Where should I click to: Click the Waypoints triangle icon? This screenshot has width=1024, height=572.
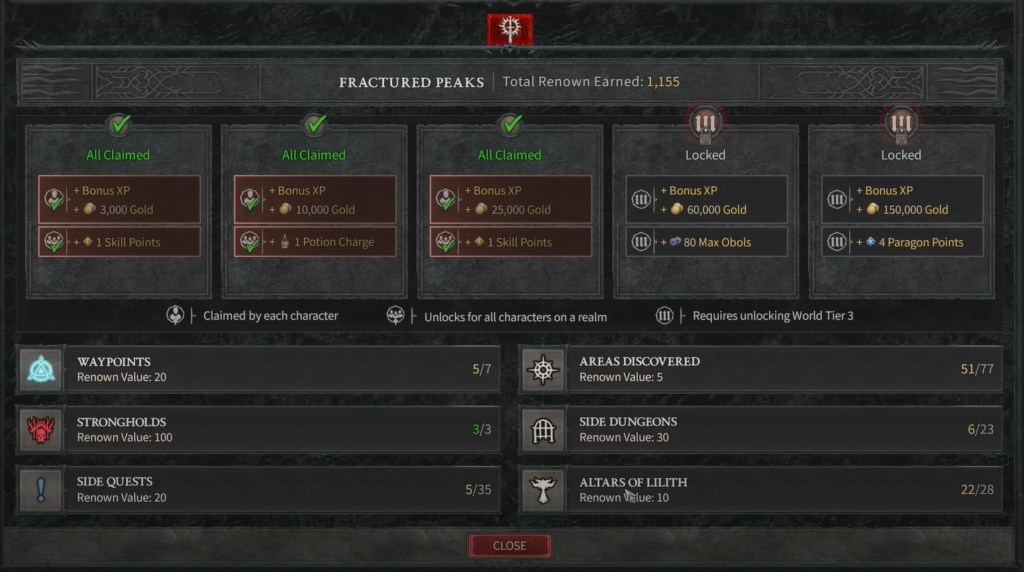pos(41,370)
